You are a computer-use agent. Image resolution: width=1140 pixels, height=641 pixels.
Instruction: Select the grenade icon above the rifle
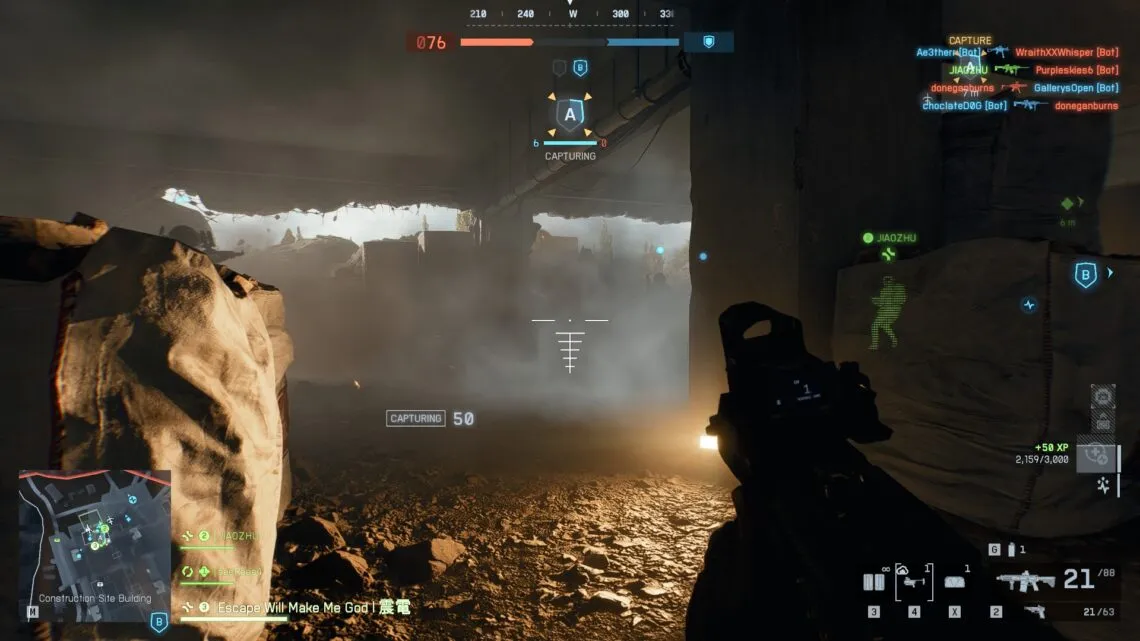pos(1011,550)
